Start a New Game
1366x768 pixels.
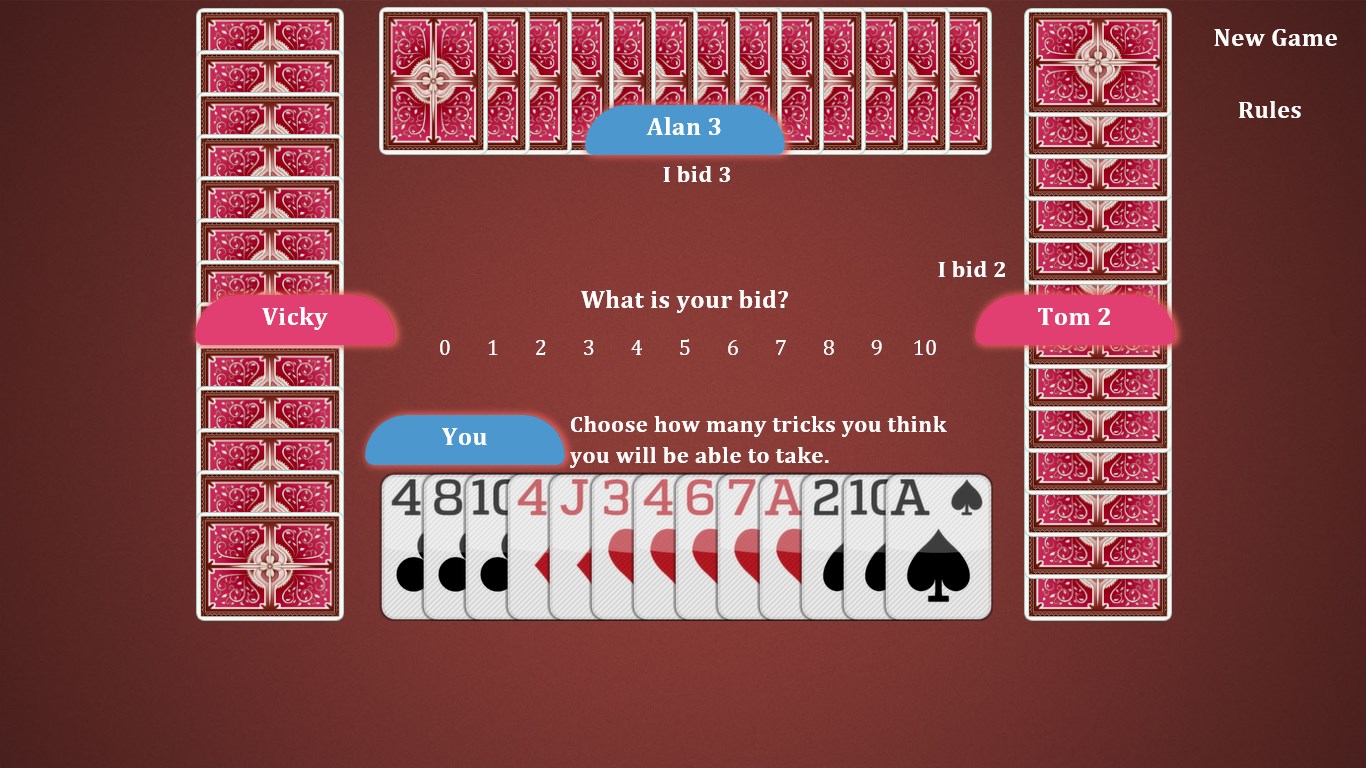[x=1274, y=38]
